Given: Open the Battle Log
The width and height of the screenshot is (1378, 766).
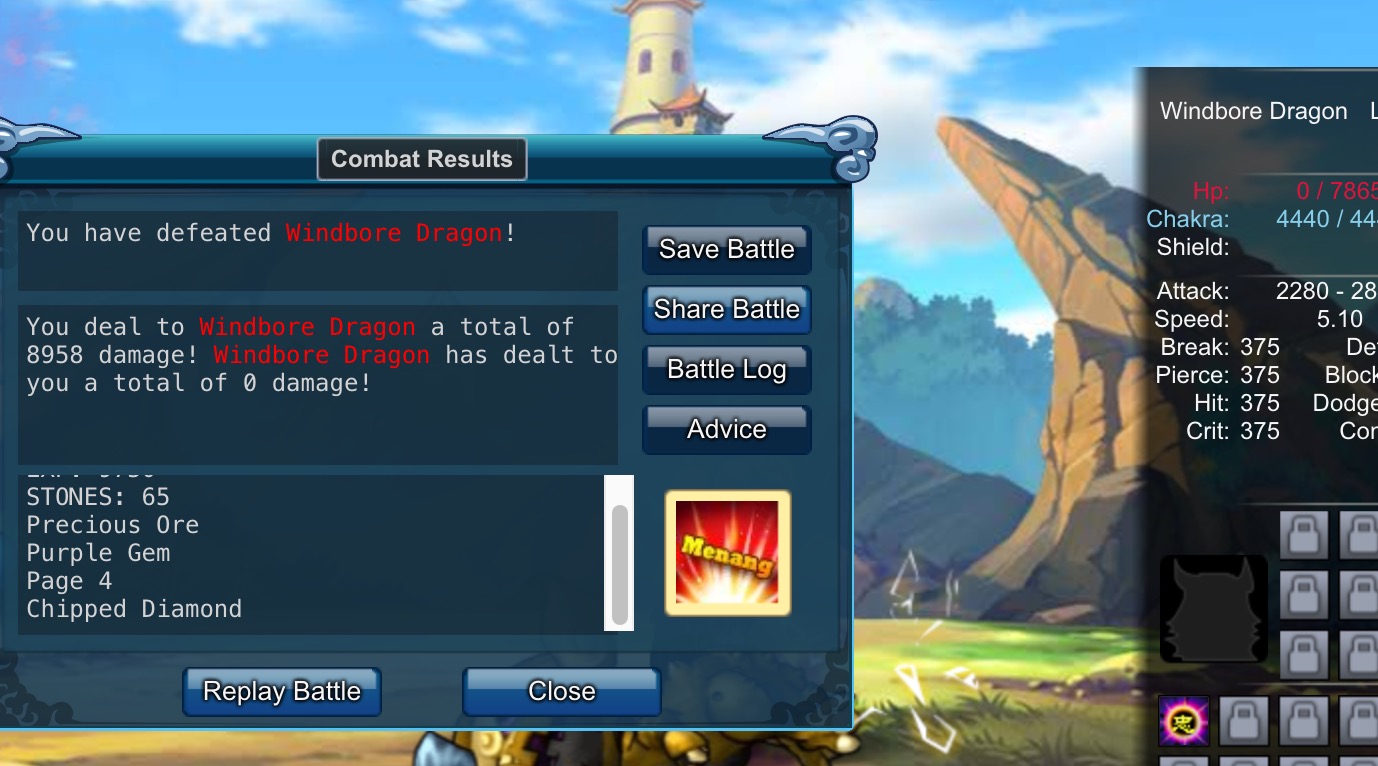Looking at the screenshot, I should coord(726,369).
